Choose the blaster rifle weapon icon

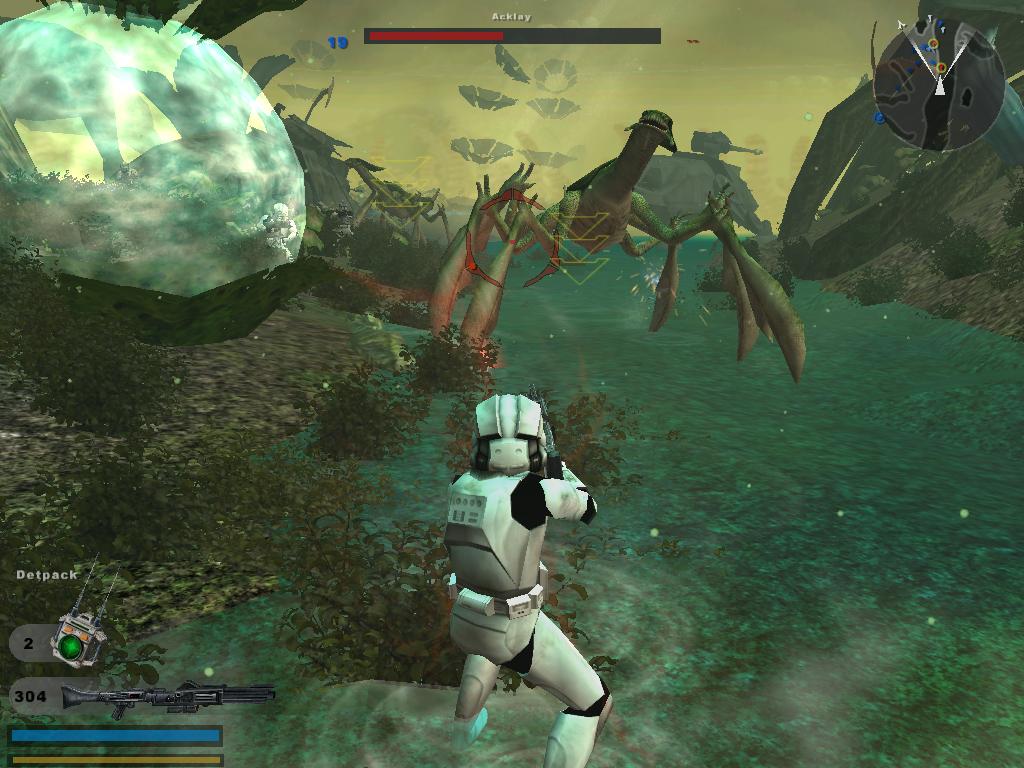click(167, 696)
